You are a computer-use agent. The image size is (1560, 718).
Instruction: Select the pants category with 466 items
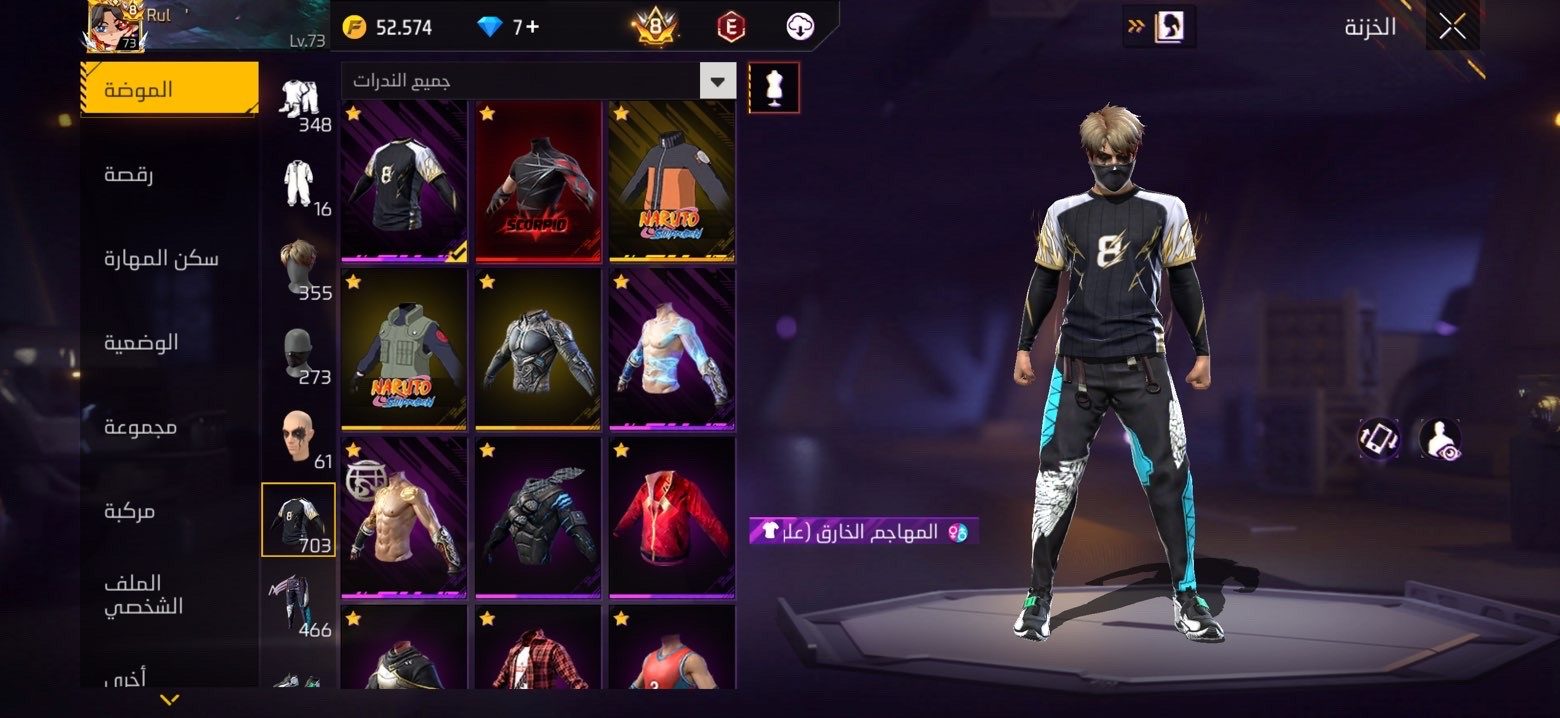coord(298,602)
